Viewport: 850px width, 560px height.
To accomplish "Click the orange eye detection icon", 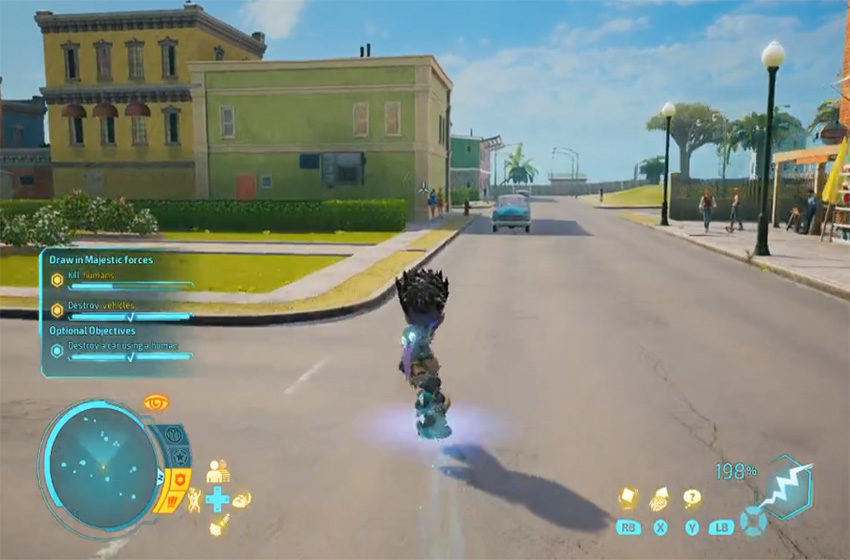I will pyautogui.click(x=155, y=403).
